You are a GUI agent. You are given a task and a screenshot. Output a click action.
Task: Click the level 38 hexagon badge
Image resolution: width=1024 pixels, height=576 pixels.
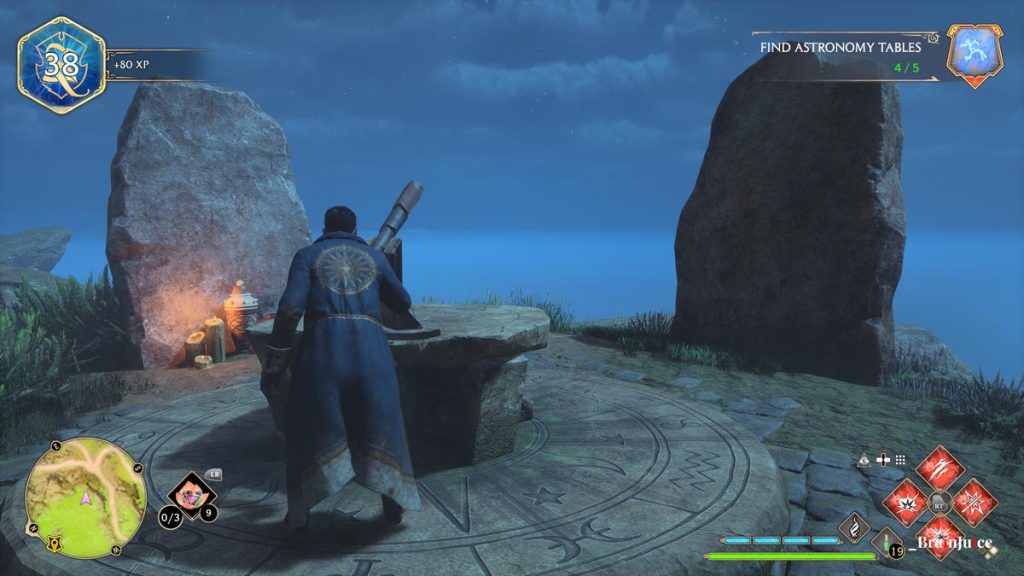[61, 65]
